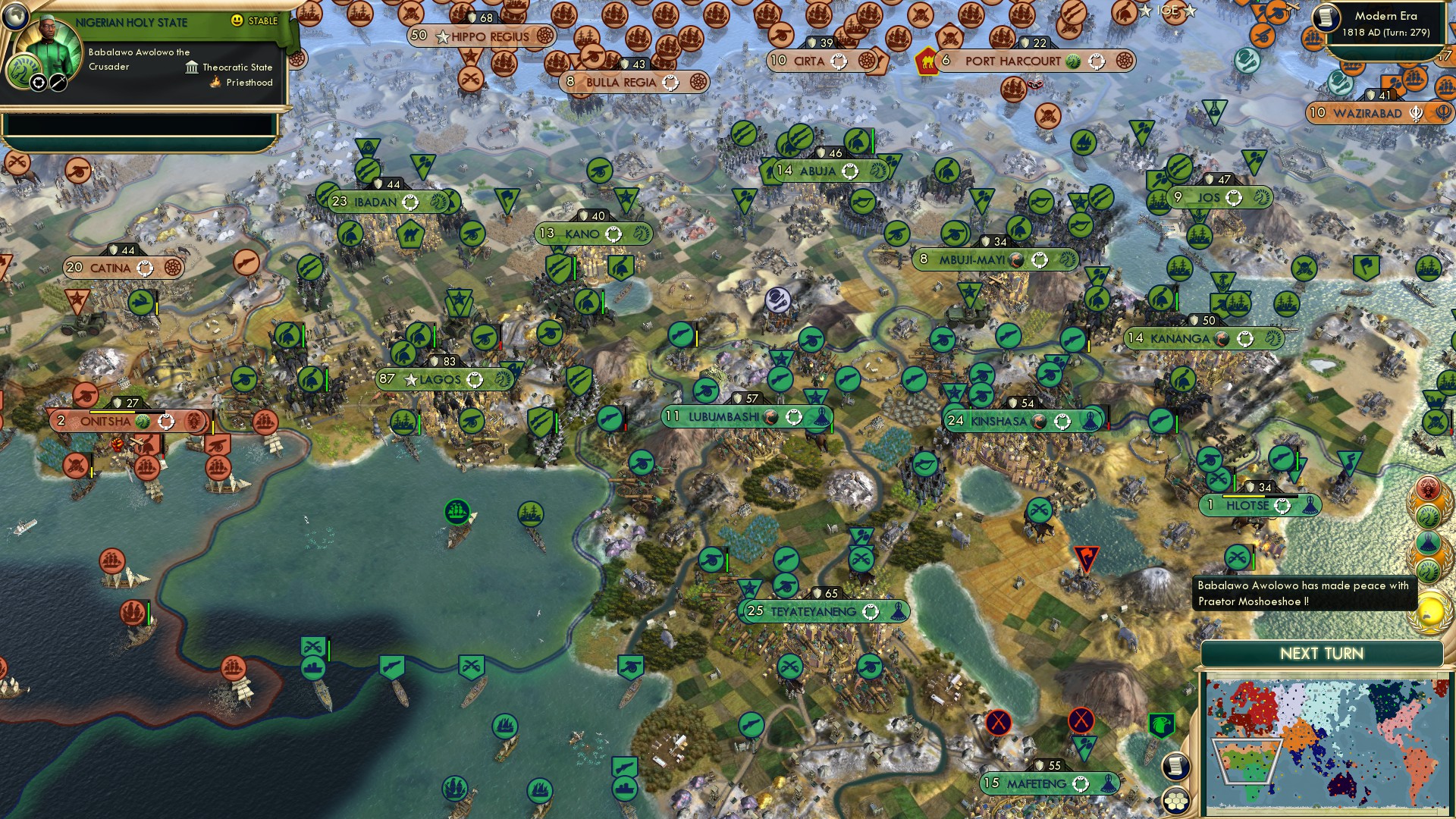Click the green horse notification medallion
Screen dimensions: 1456x819
pos(1428,516)
